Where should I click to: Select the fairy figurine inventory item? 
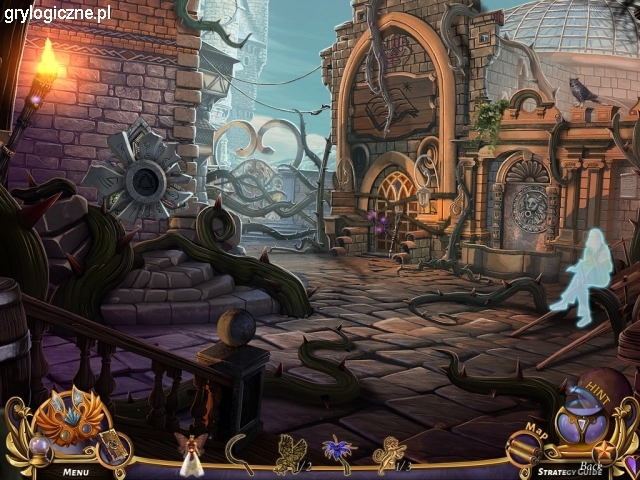coord(187,451)
